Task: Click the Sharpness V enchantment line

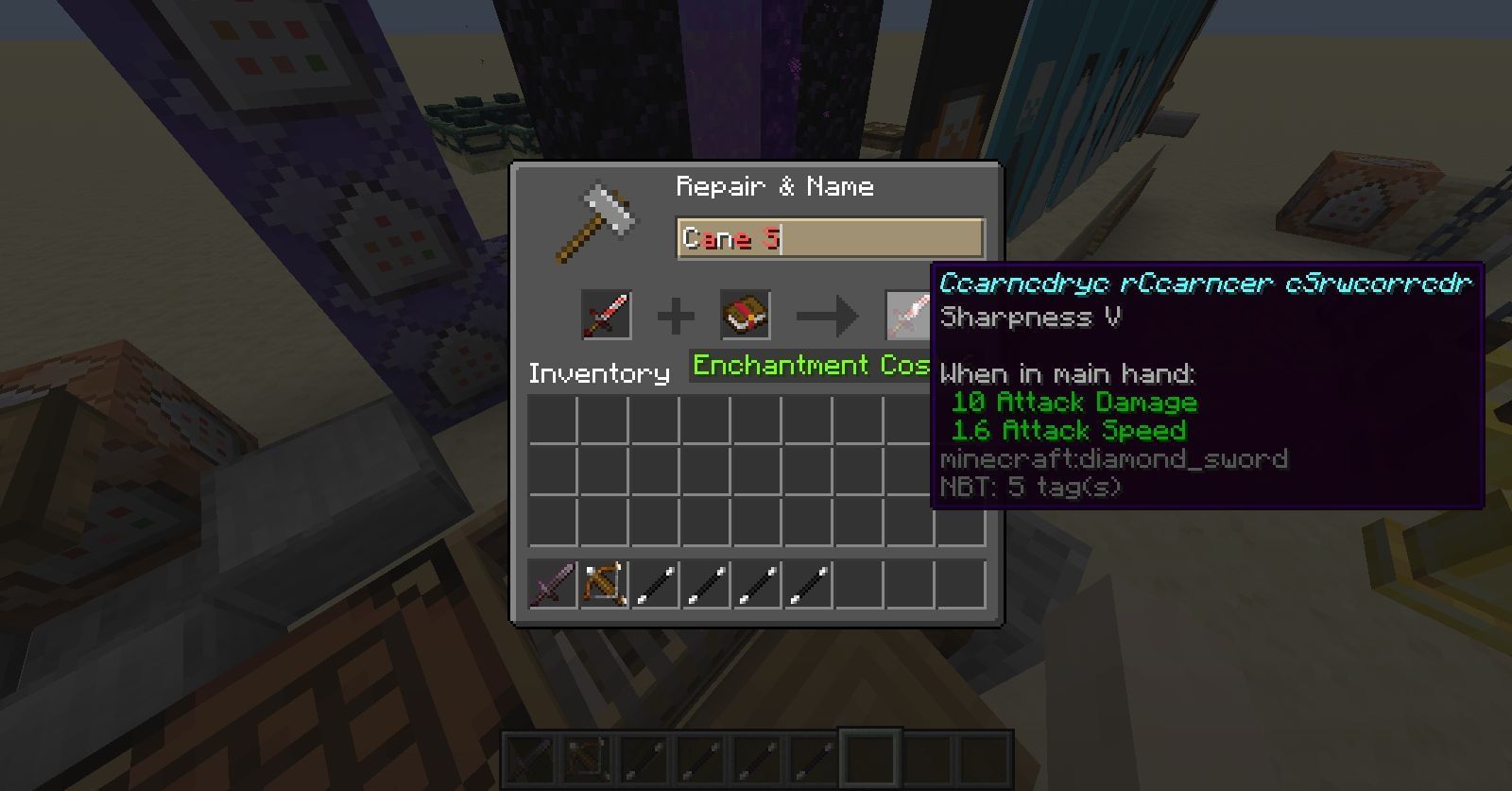Action: (x=1030, y=318)
